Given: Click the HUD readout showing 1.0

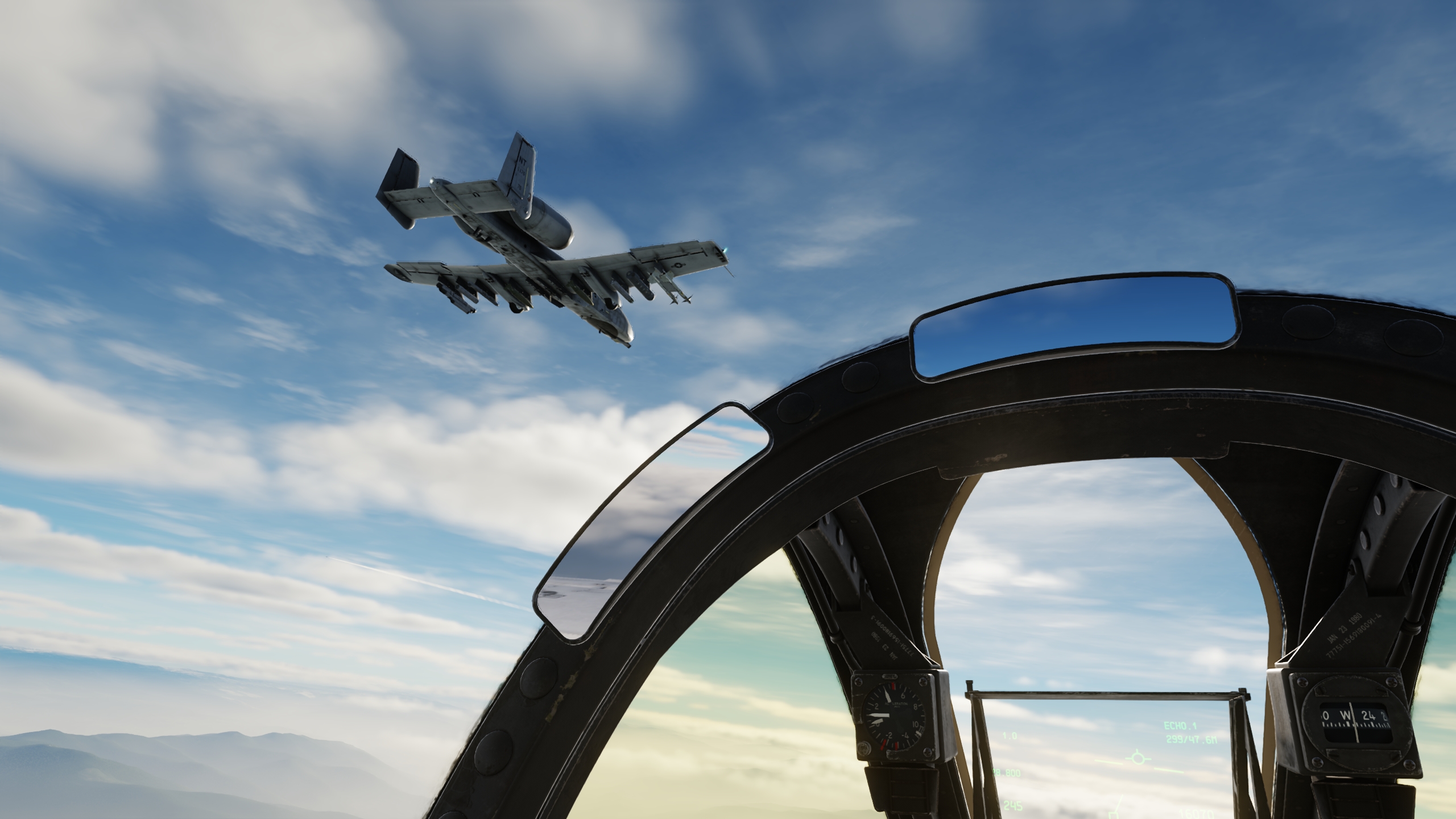Looking at the screenshot, I should pos(1010,737).
